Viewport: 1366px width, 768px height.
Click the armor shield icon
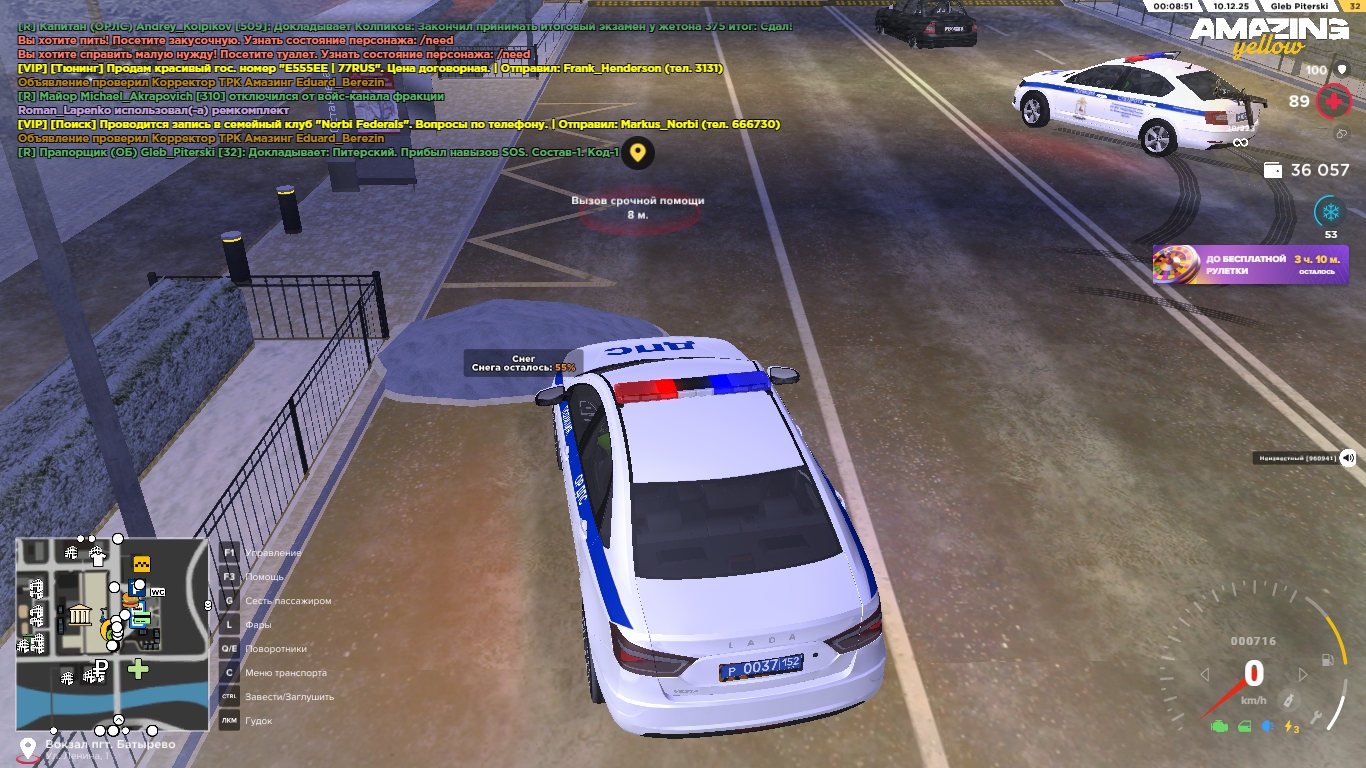(1342, 70)
